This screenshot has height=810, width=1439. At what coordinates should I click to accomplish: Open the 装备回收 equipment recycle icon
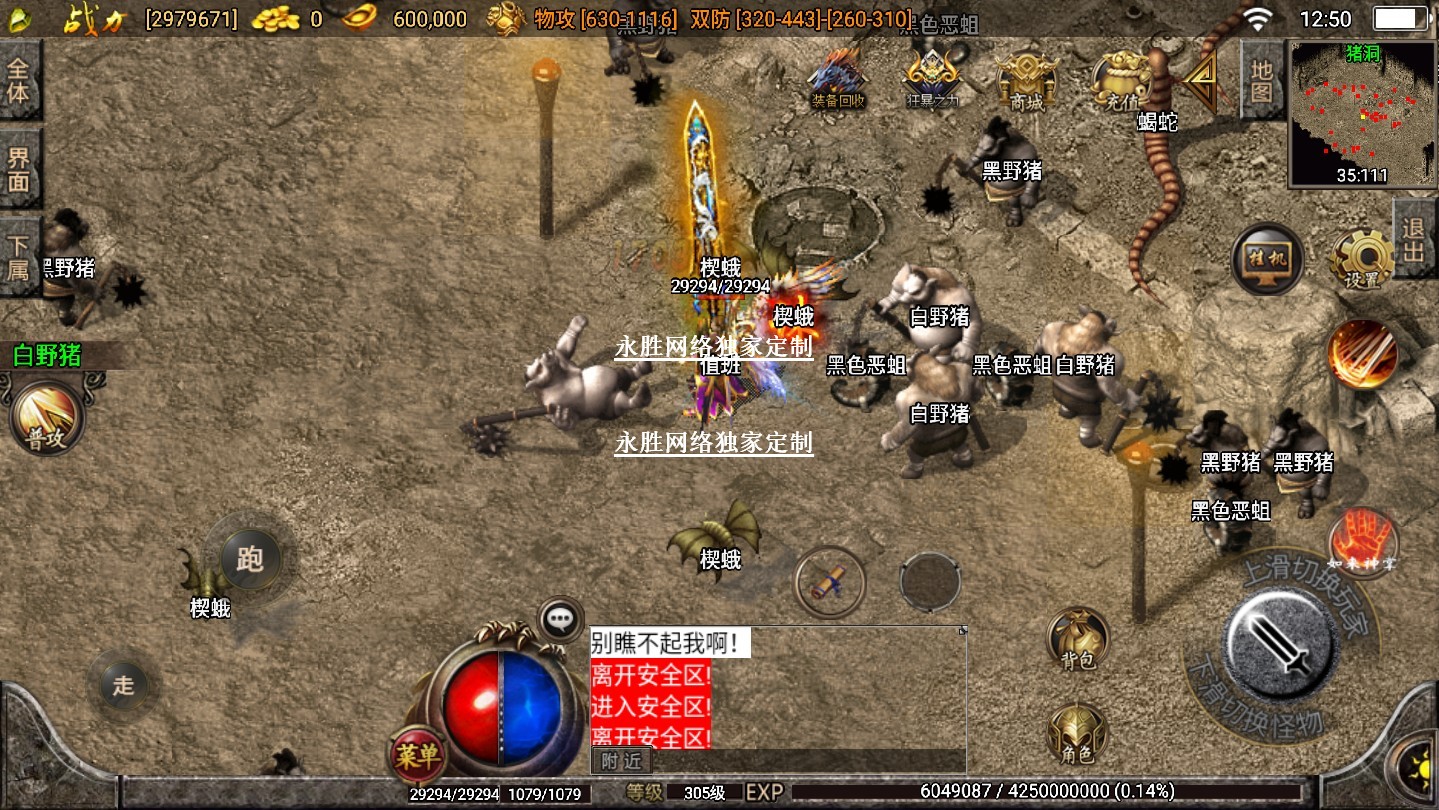tap(838, 77)
